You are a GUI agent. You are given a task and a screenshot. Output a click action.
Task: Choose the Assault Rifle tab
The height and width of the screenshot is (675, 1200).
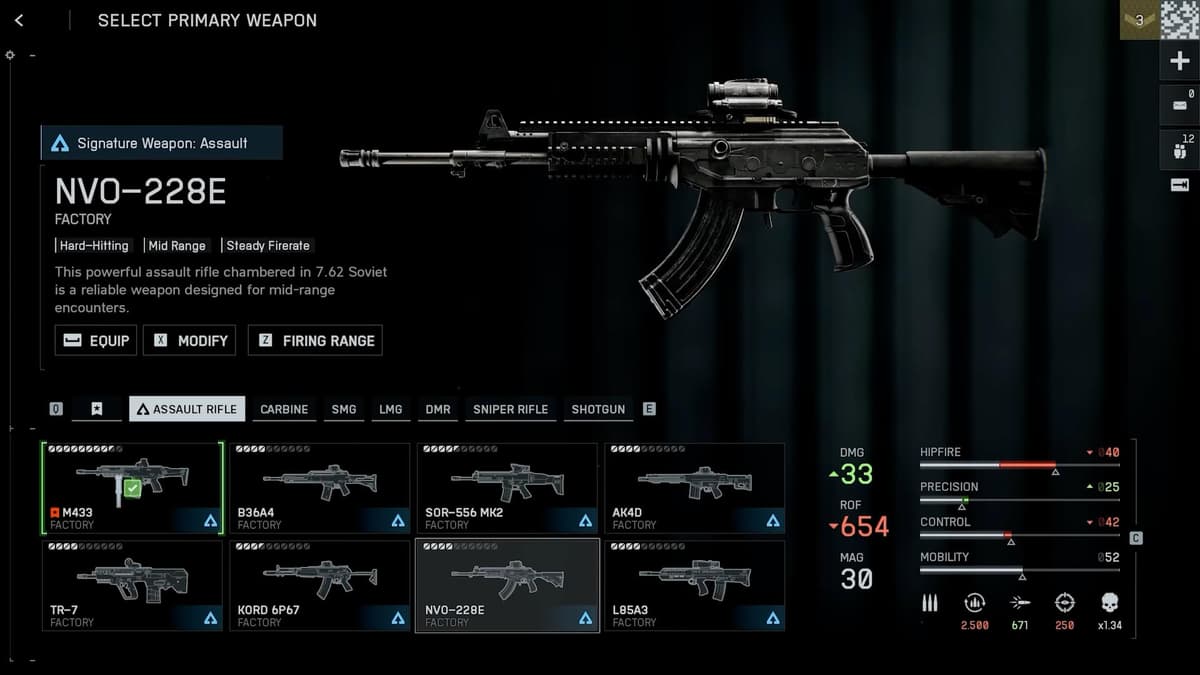point(187,409)
